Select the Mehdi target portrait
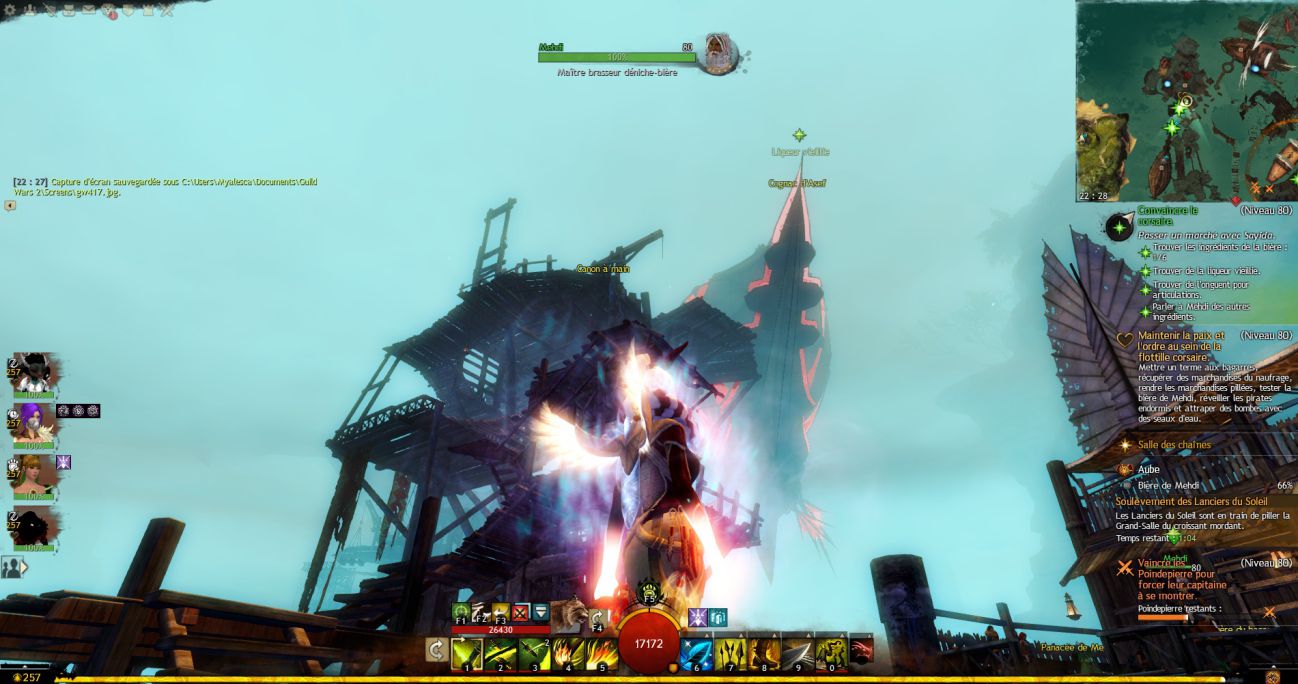 717,53
